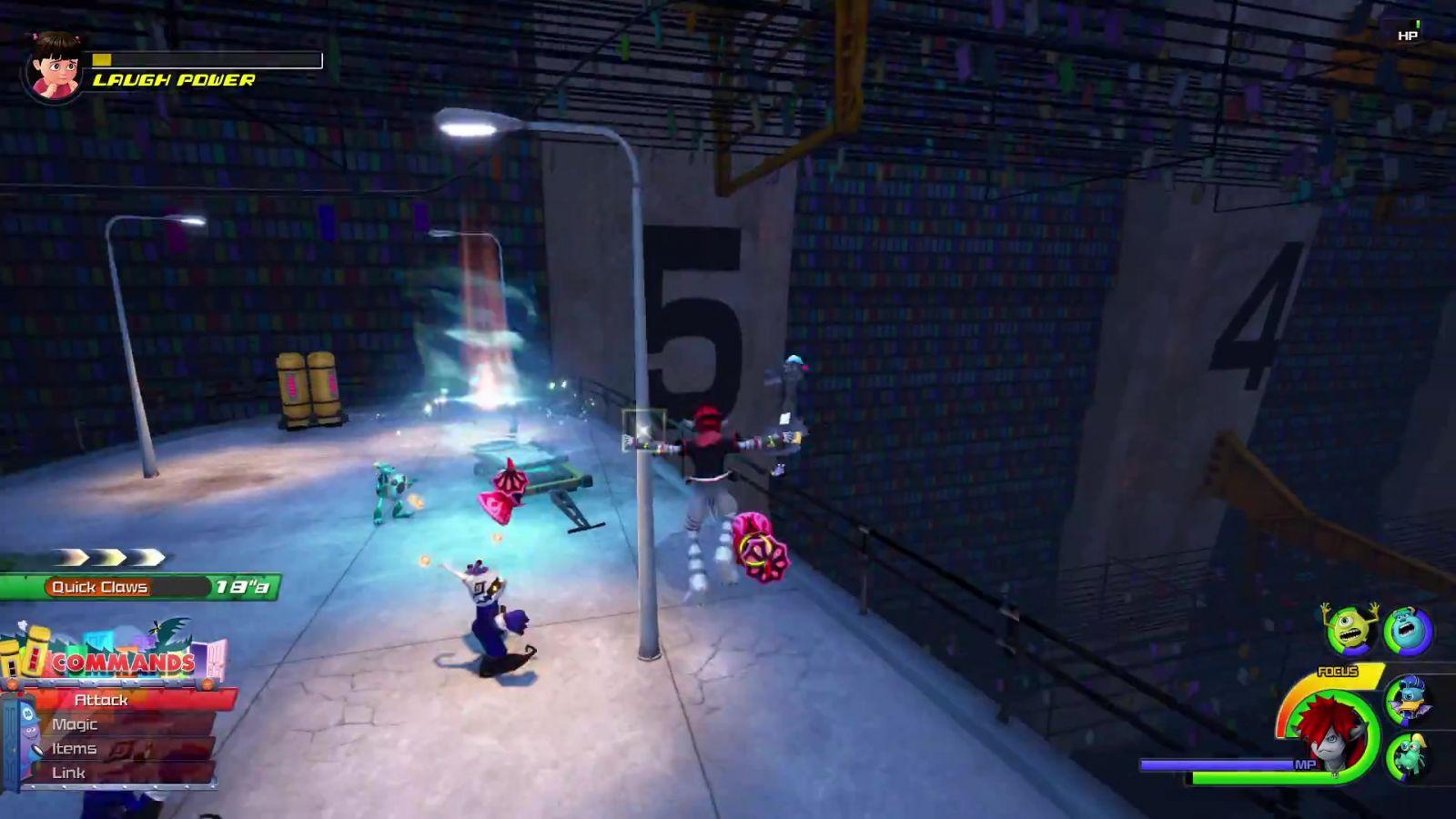Click Goofy's party portrait

tap(1408, 757)
